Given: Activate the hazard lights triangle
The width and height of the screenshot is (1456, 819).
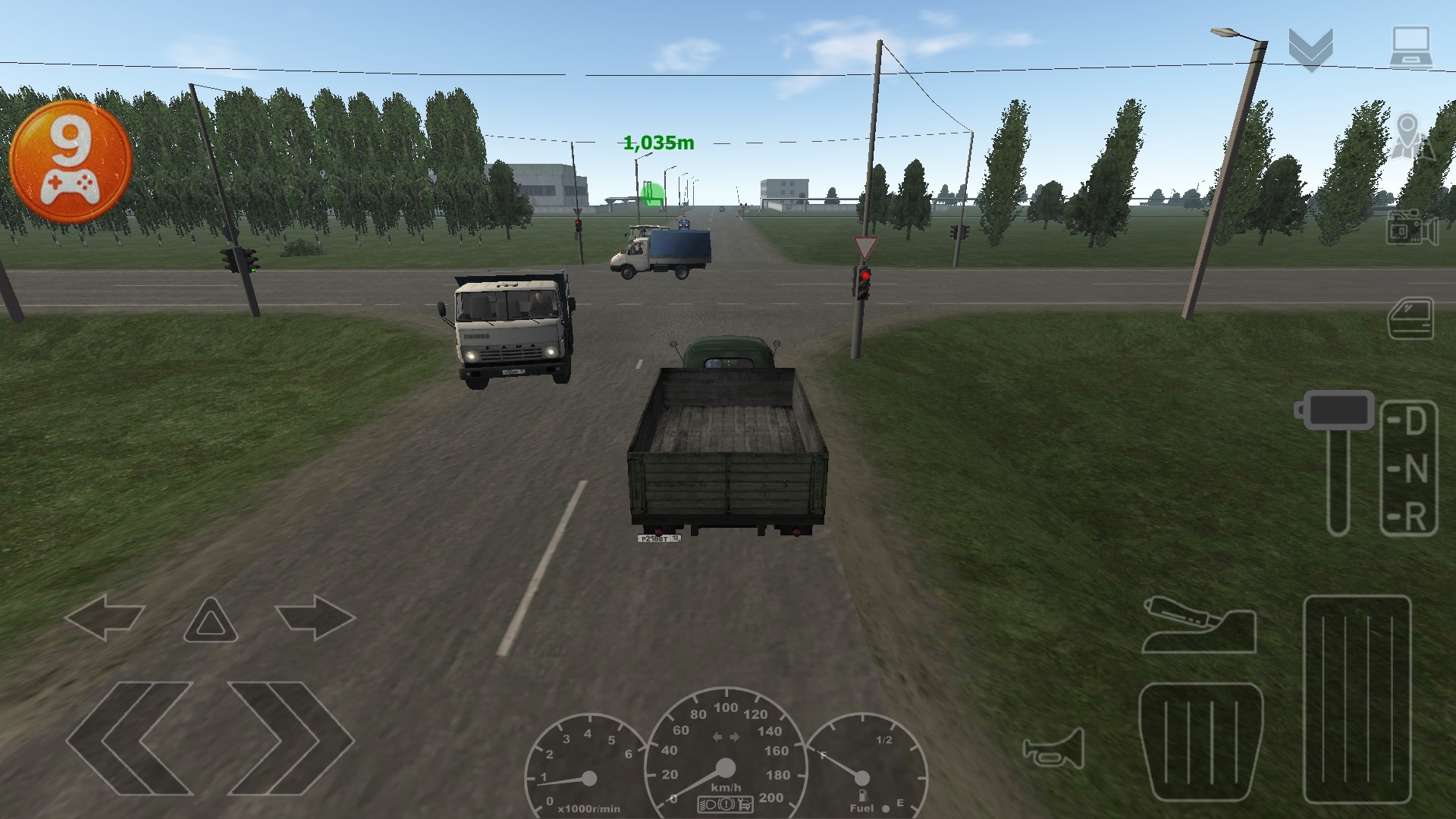Looking at the screenshot, I should (210, 620).
